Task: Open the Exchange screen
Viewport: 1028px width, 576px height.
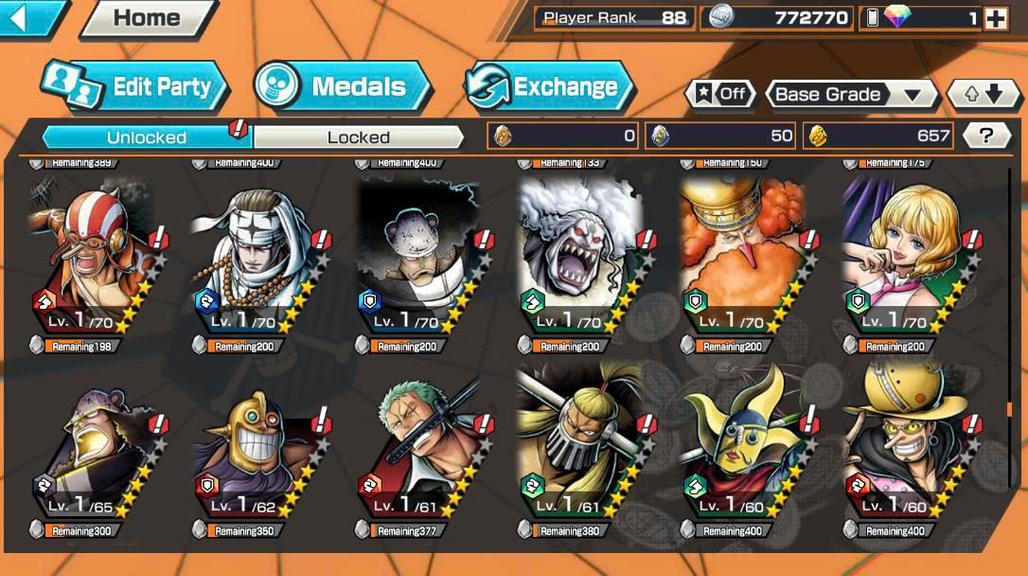Action: coord(551,87)
